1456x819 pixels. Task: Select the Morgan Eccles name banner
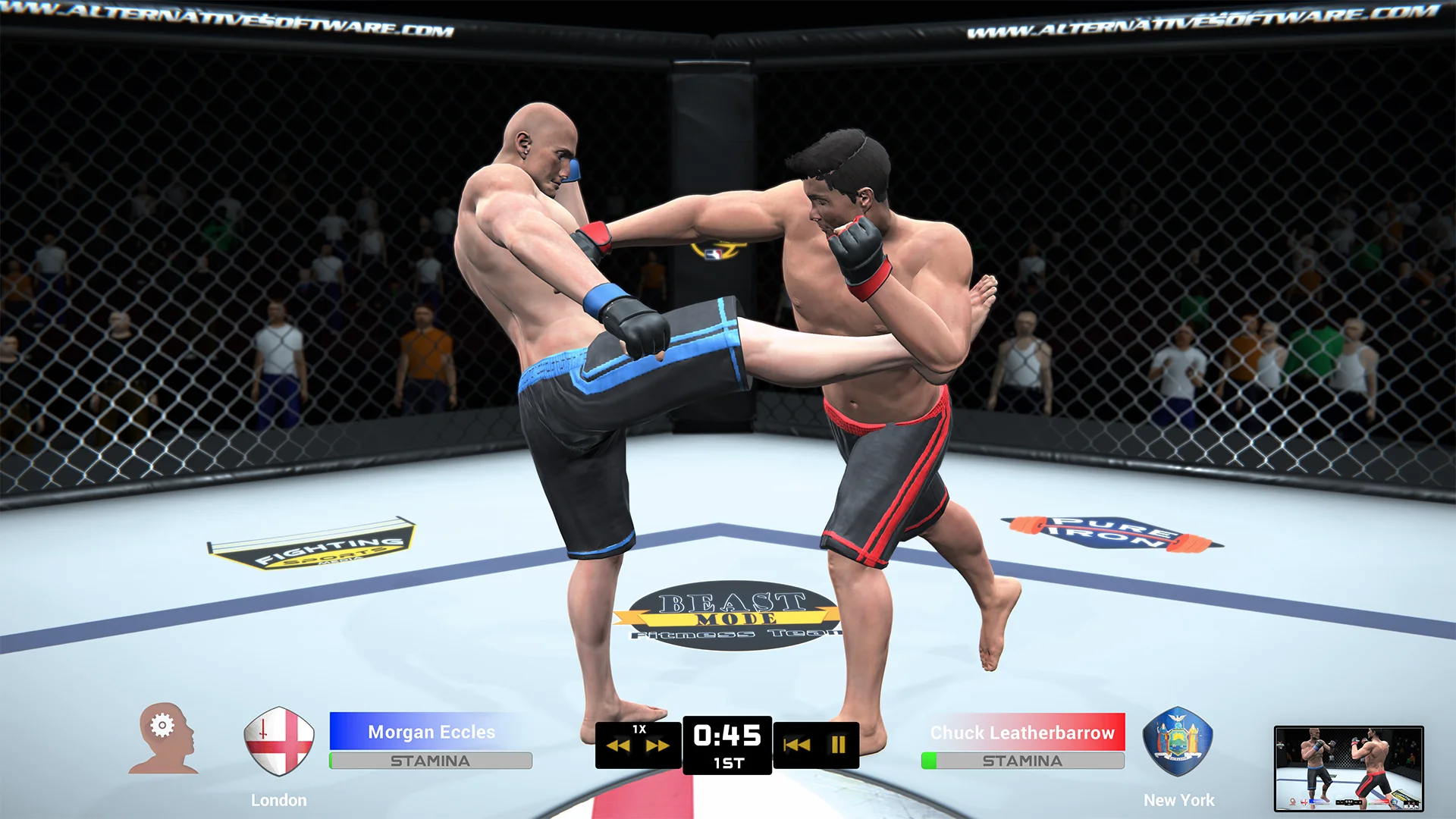pos(430,733)
